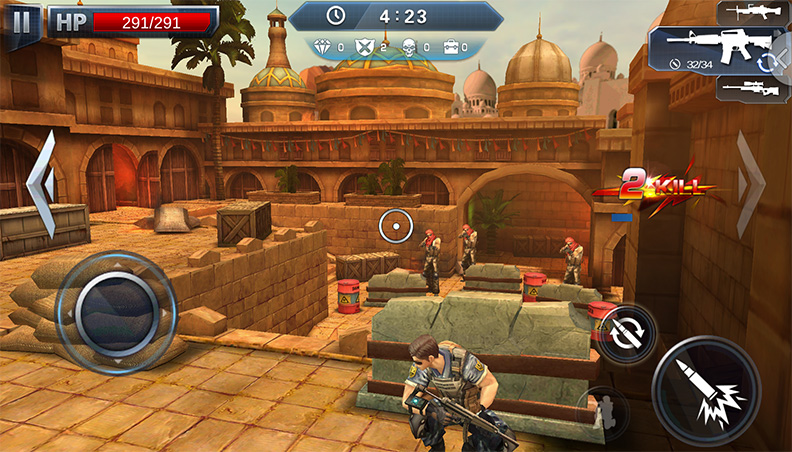Screen dimensions: 792x452
Task: Move to right cover with right arrow
Action: point(750,183)
